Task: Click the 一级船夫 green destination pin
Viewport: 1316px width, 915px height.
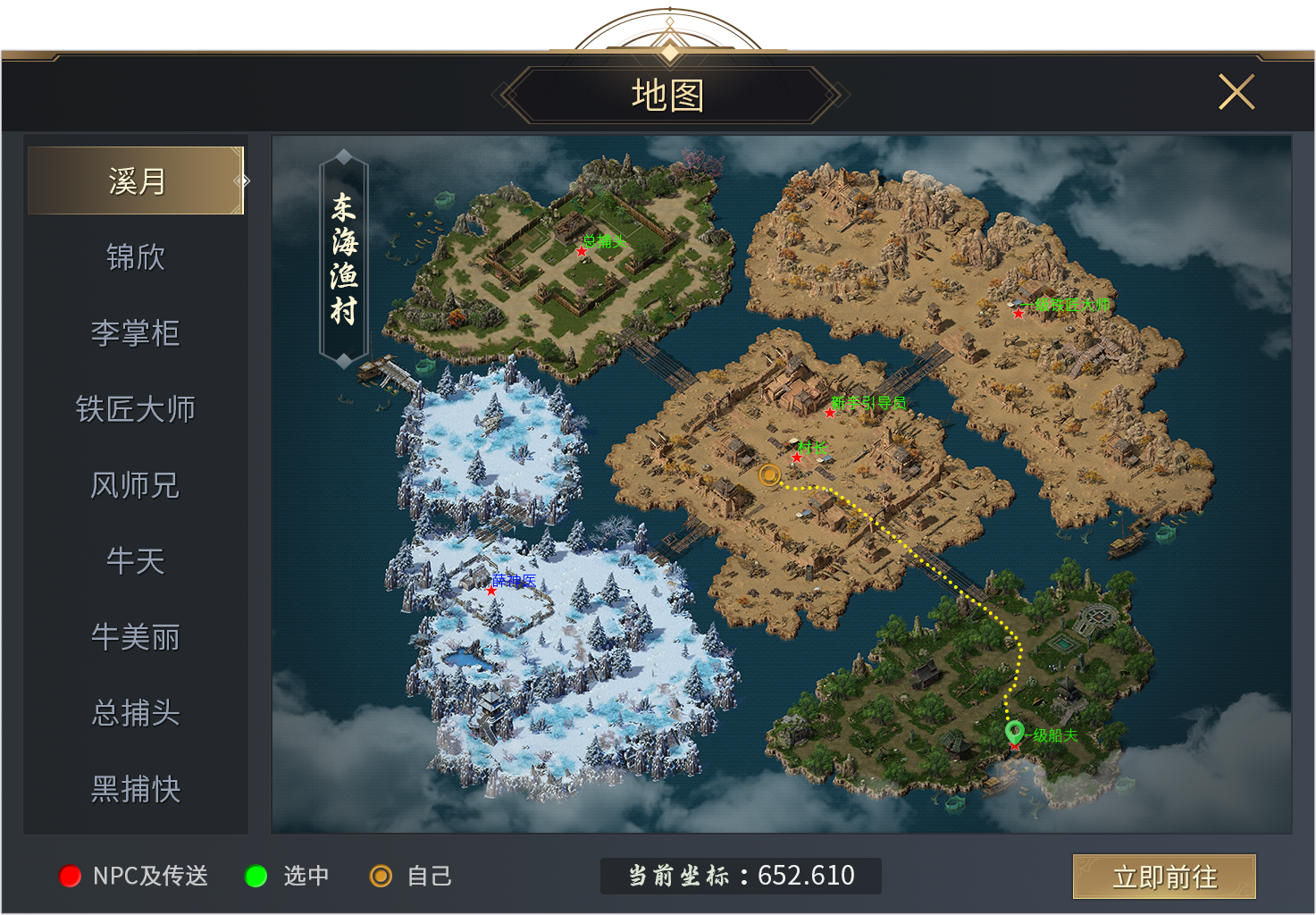Action: (1014, 734)
